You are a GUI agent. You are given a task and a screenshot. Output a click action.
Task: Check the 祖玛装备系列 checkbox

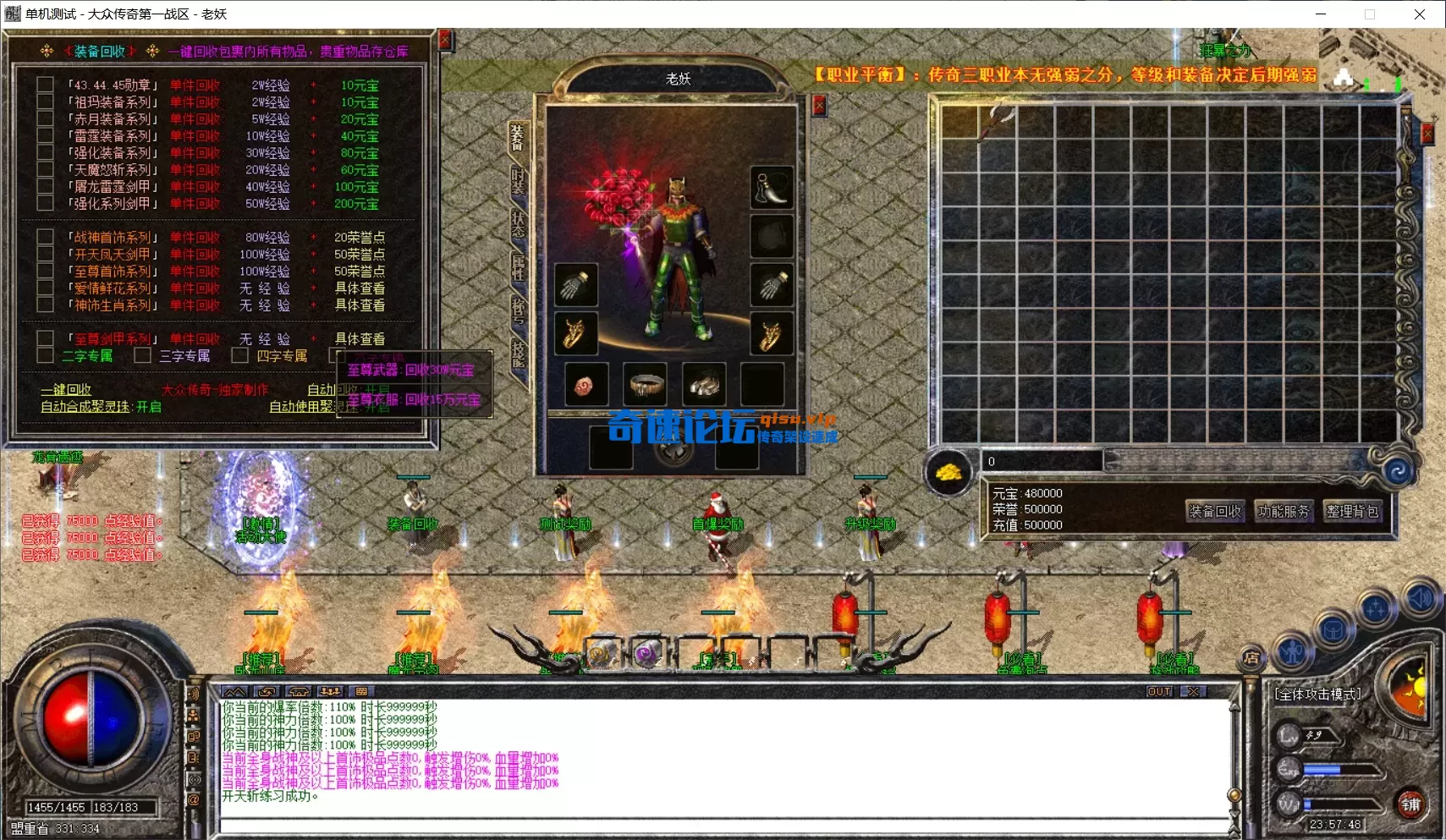tap(45, 102)
